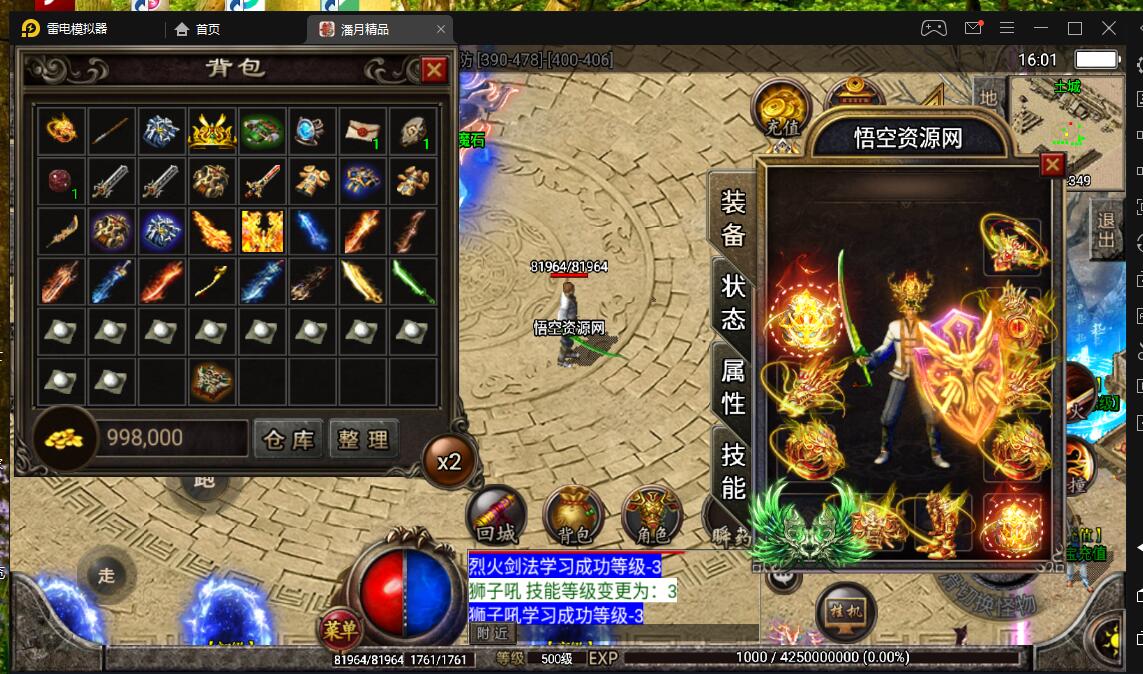This screenshot has height=674, width=1143.
Task: Switch to the 状态 status tab
Action: 734,302
